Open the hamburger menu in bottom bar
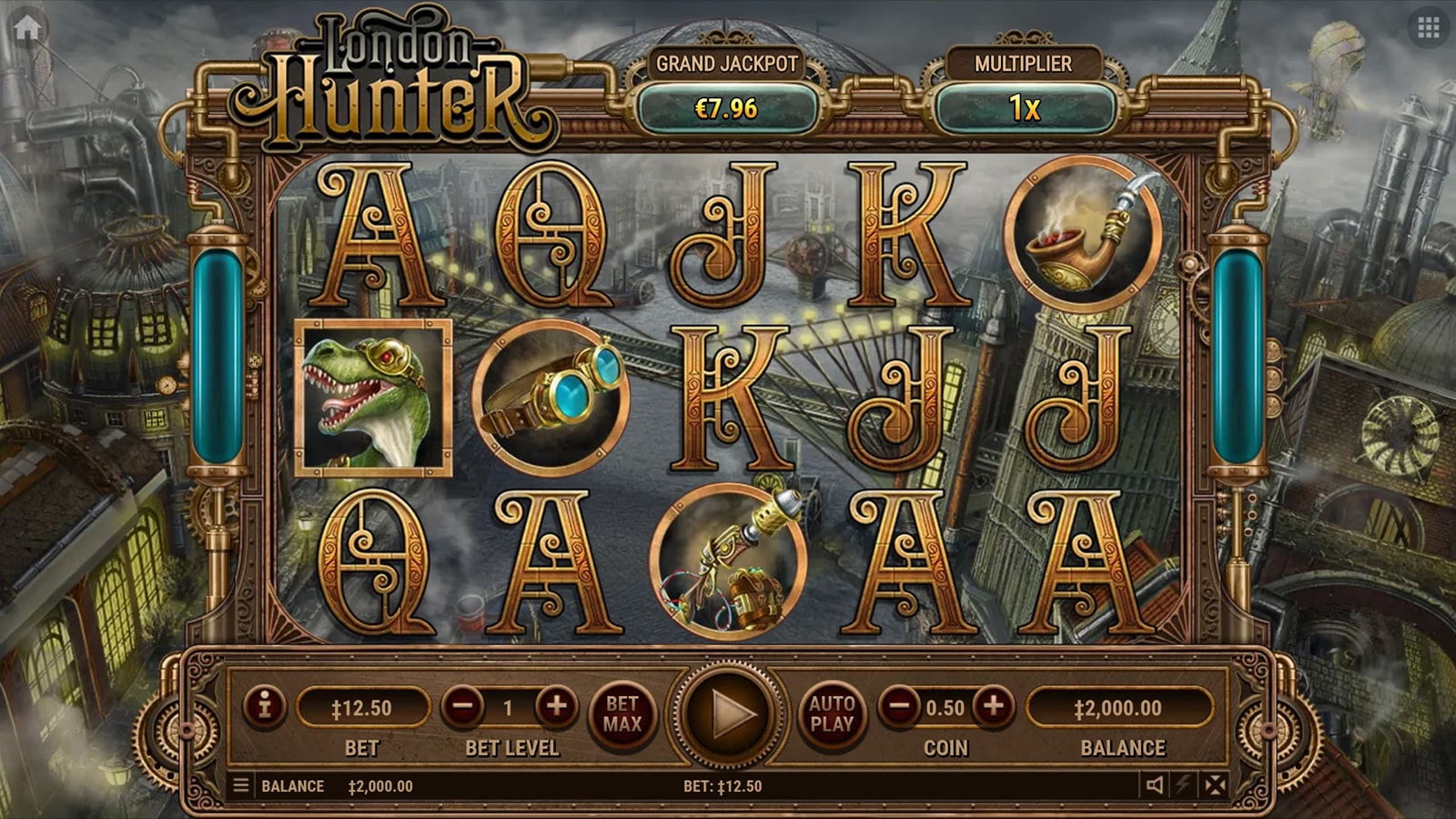1456x819 pixels. [241, 785]
